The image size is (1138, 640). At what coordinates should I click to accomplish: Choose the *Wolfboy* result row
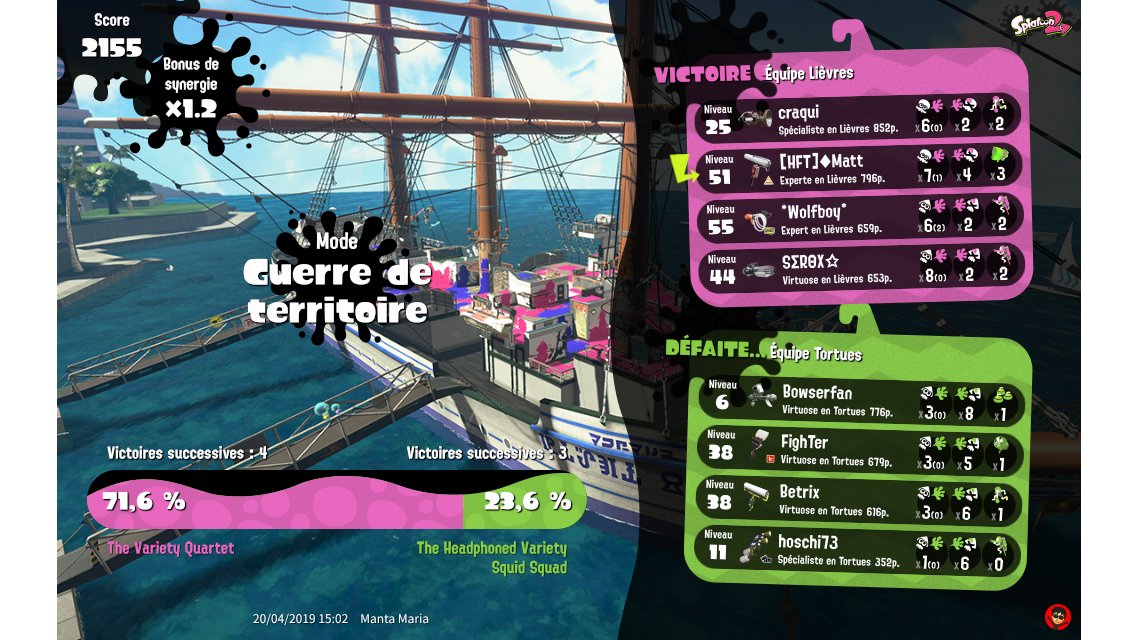pyautogui.click(x=860, y=218)
